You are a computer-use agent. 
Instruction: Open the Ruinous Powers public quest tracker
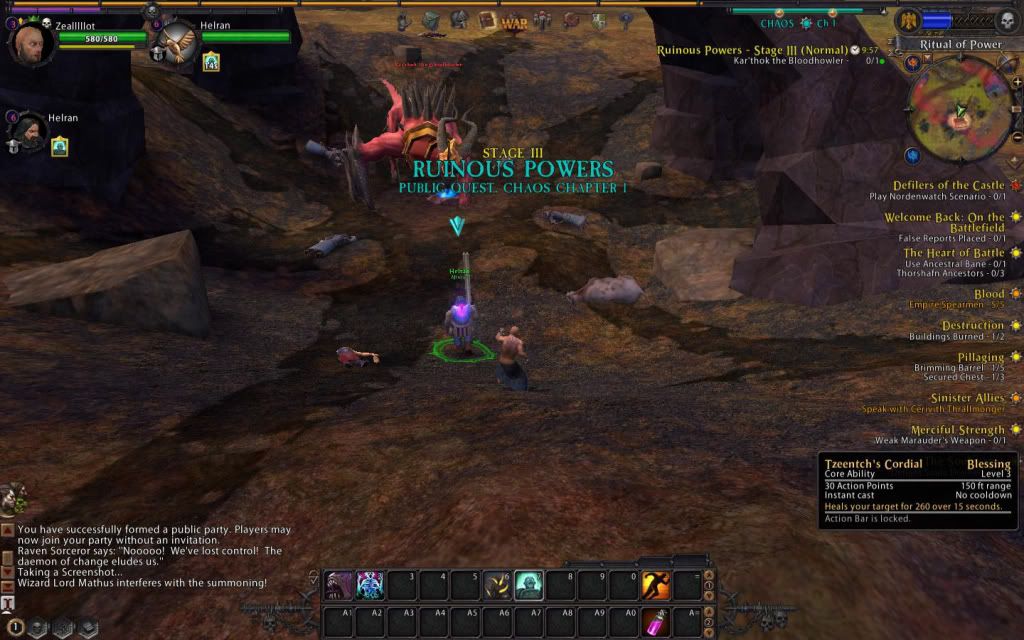752,50
